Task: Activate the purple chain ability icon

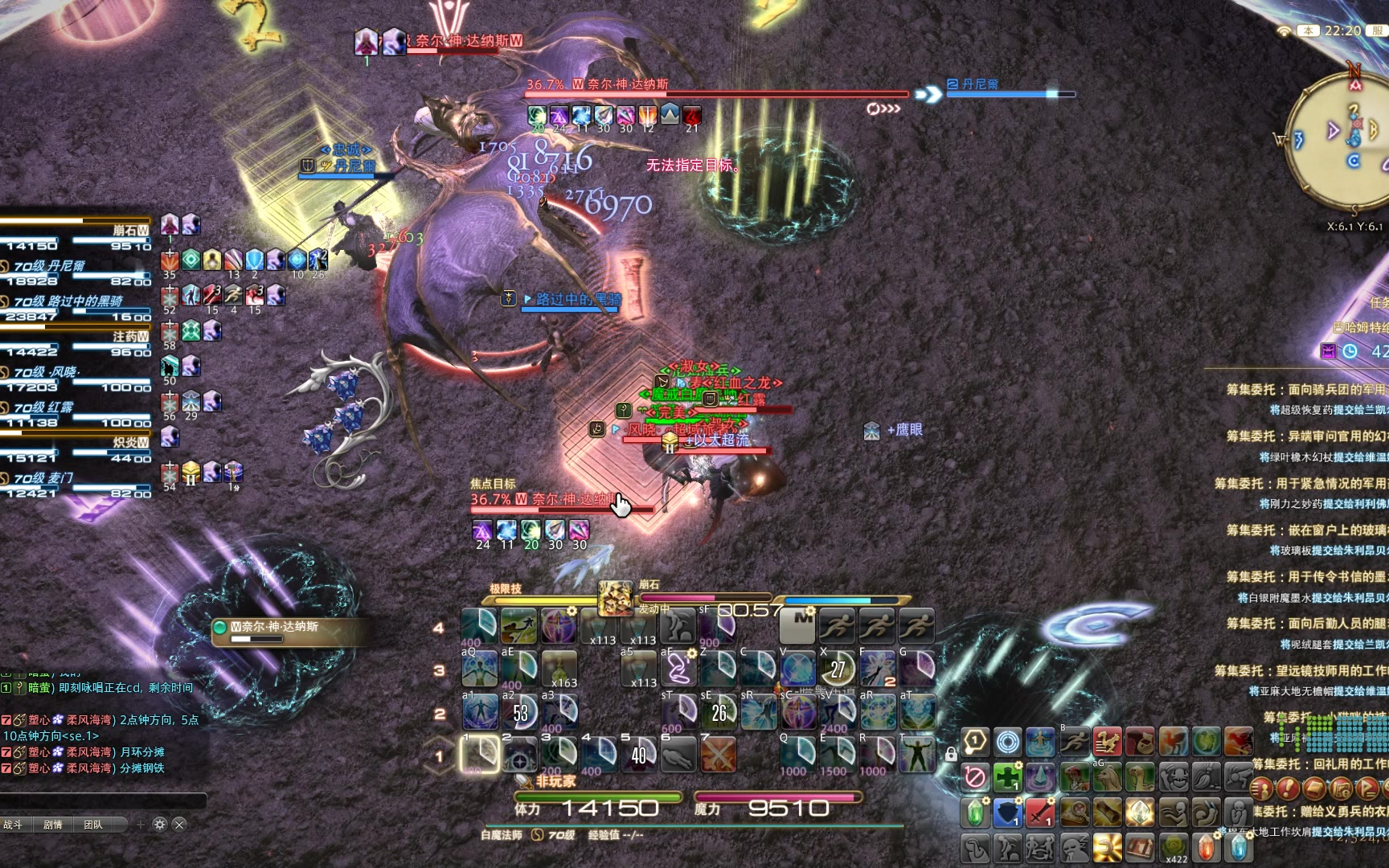Action: 679,668
